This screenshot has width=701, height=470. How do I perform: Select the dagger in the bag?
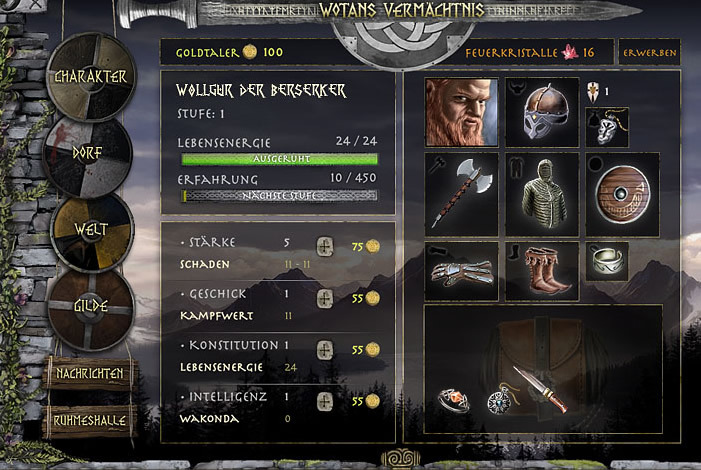[x=541, y=388]
